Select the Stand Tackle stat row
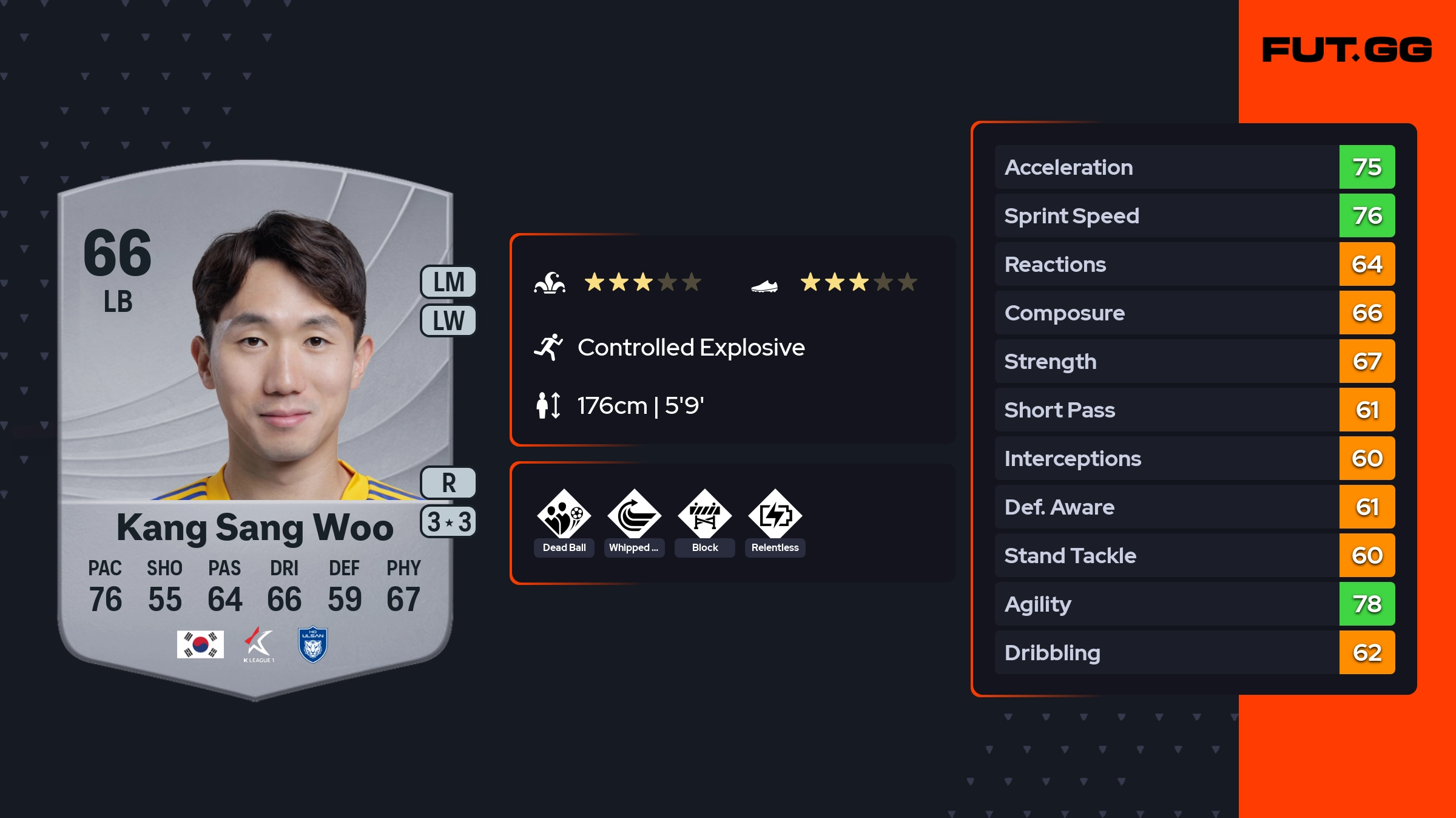 (1195, 555)
